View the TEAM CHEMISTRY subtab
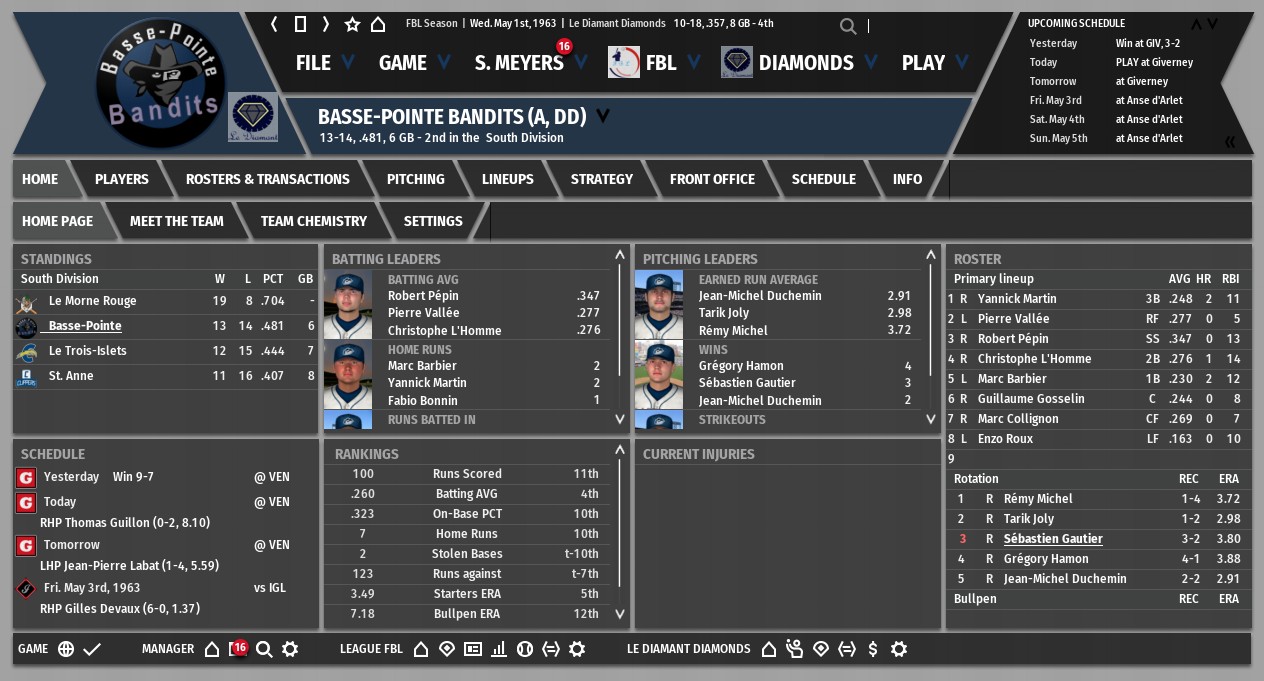Screen dimensions: 1264x681 click(313, 221)
